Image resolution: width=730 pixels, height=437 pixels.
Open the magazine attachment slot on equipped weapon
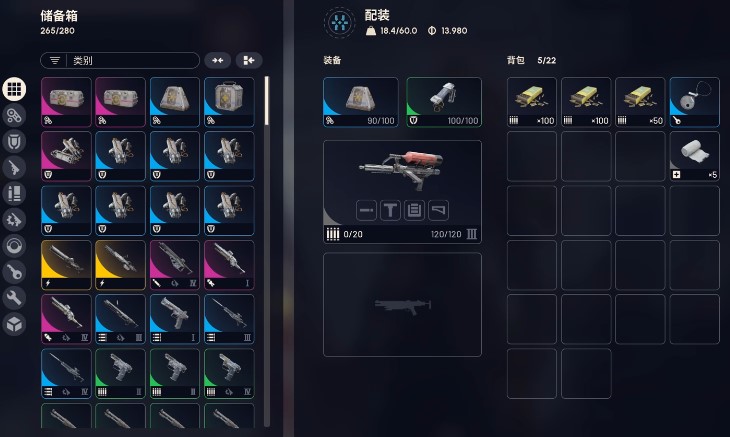pos(415,210)
